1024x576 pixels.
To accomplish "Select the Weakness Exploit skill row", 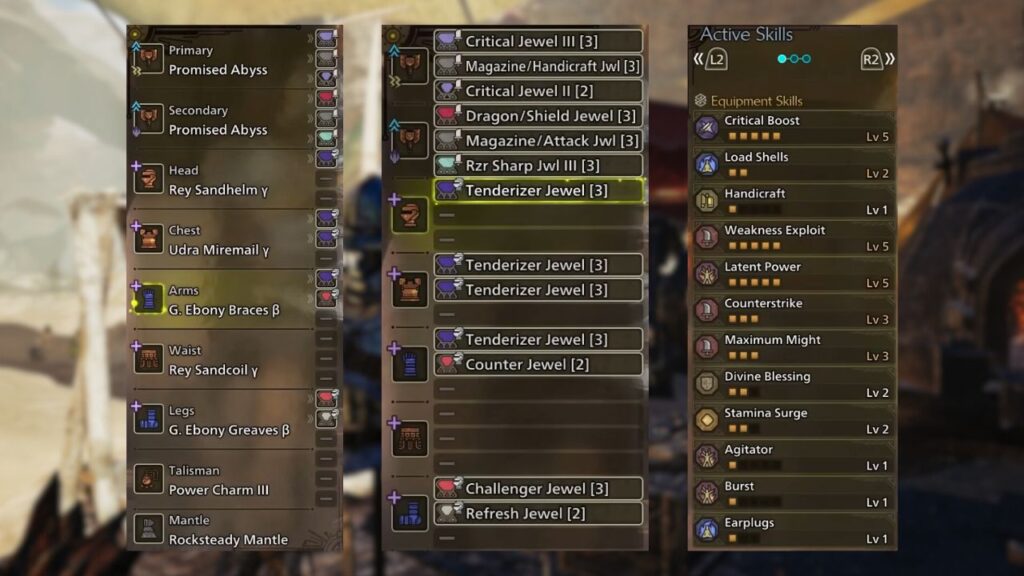I will coord(792,238).
